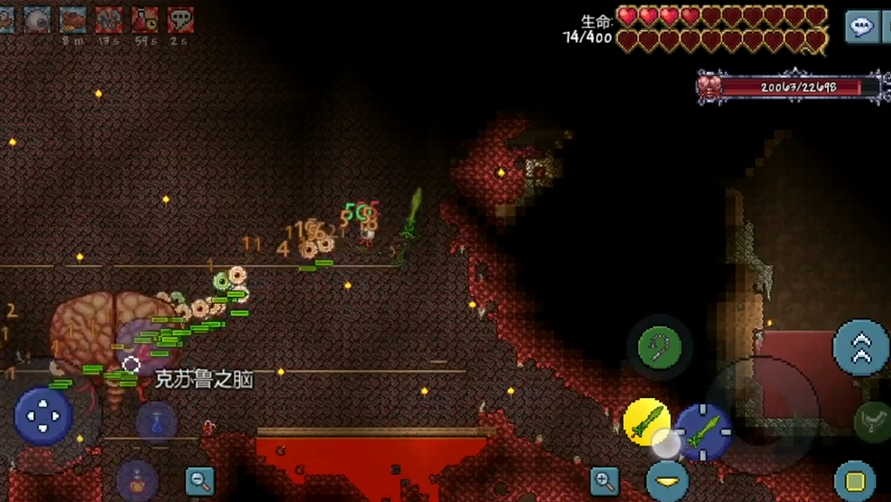
Task: Expand the hotbar with the yellow arrow button
Action: pyautogui.click(x=666, y=478)
